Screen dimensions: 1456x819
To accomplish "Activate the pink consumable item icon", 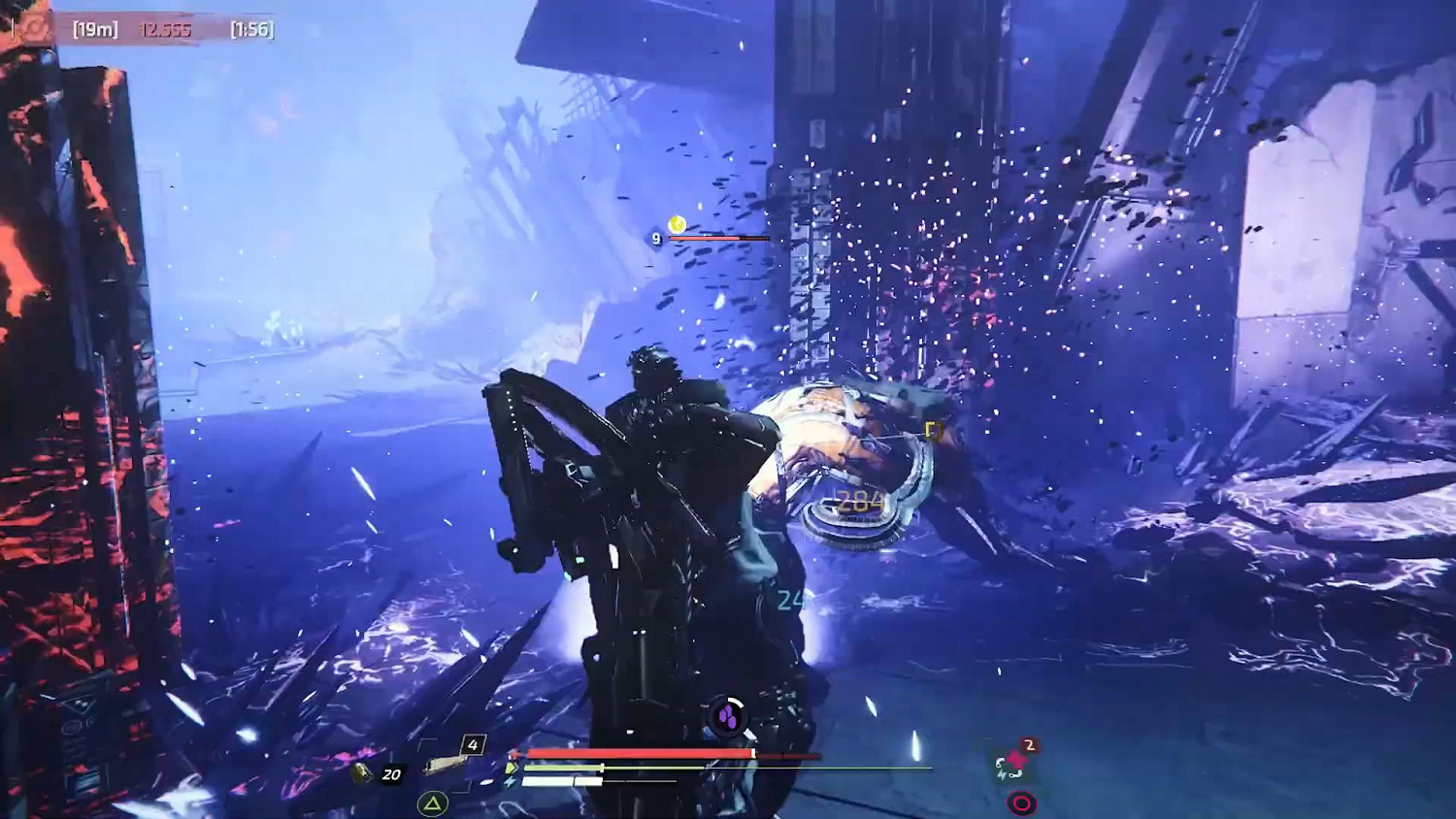I will pyautogui.click(x=1012, y=765).
